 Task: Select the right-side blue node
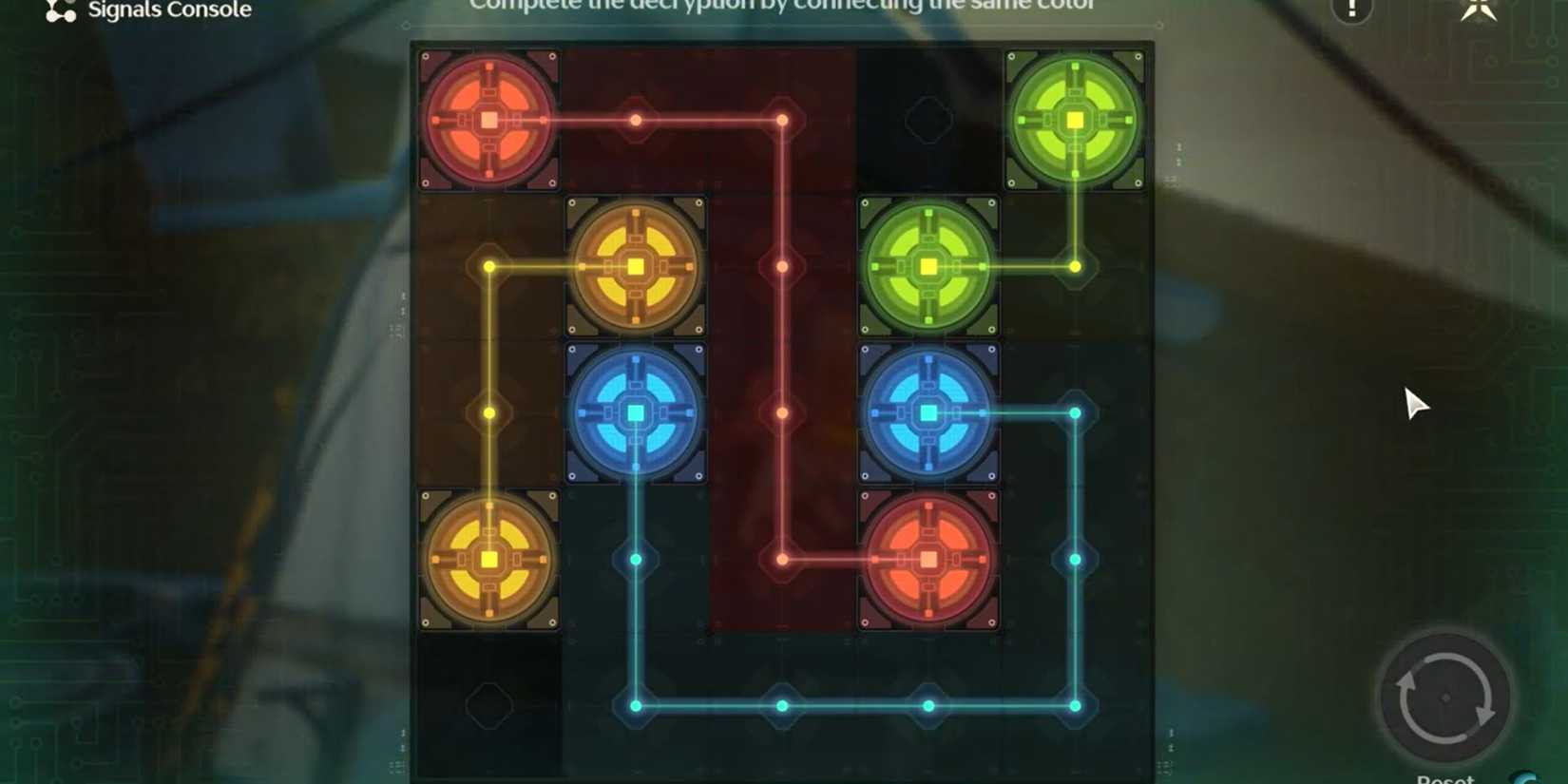[x=927, y=412]
